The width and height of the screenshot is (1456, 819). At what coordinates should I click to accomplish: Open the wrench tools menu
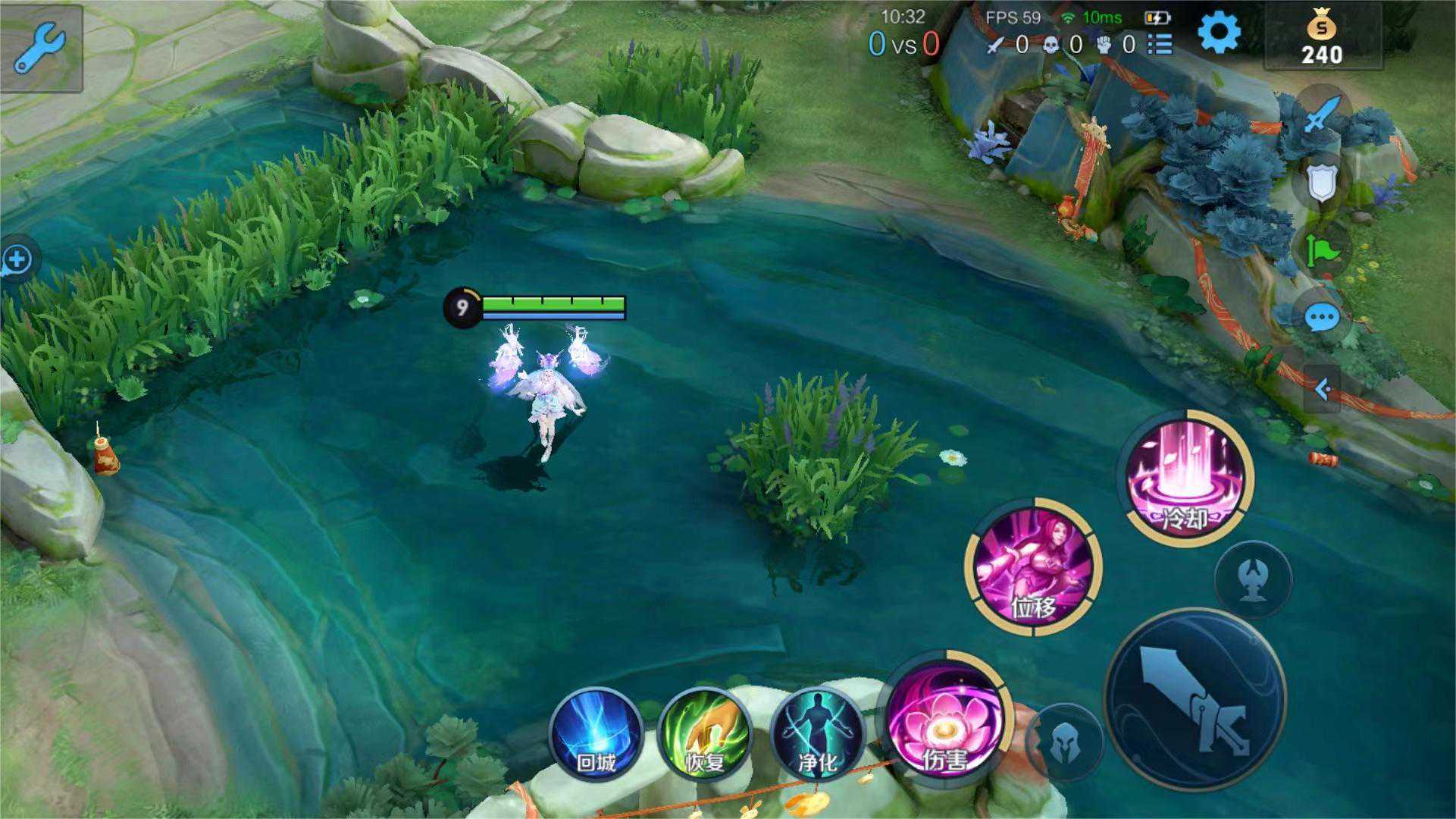tap(40, 47)
